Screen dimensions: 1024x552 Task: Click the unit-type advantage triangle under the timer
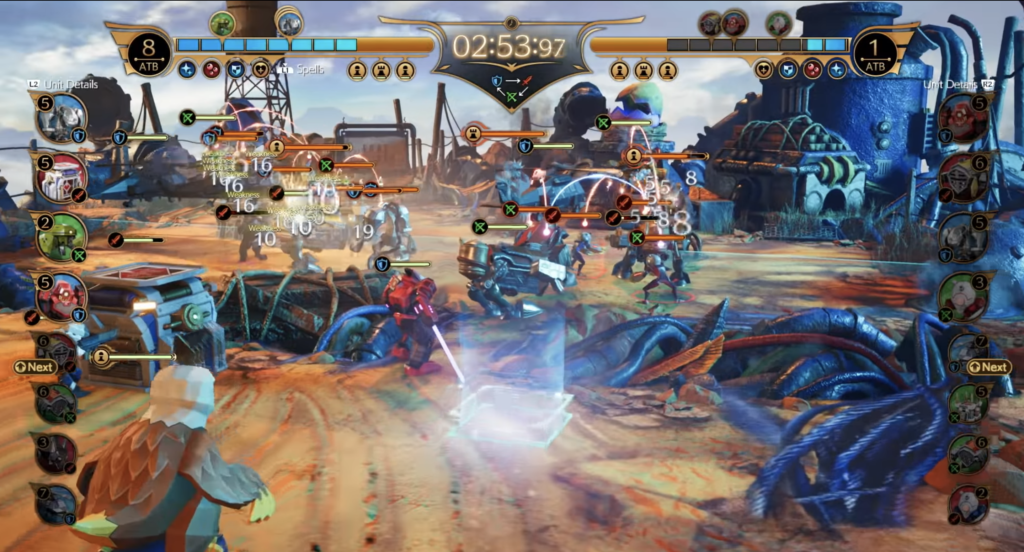coord(512,86)
